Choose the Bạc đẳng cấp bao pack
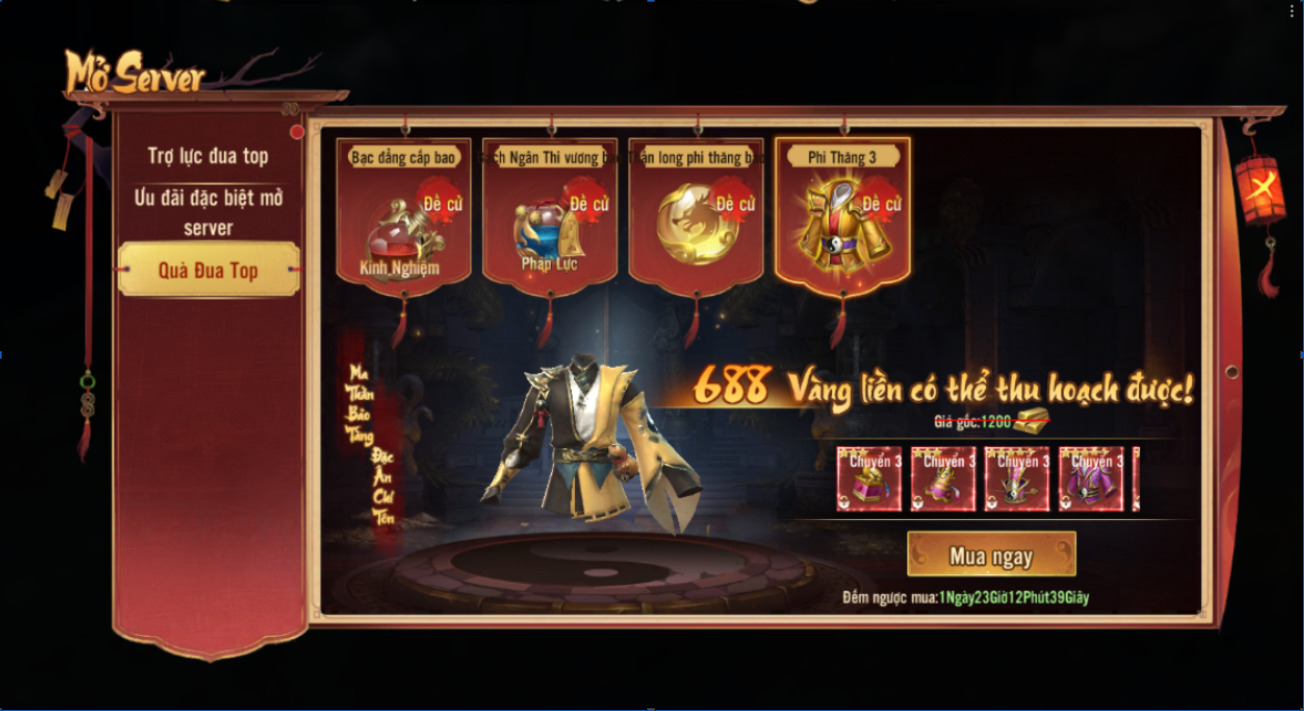 404,222
